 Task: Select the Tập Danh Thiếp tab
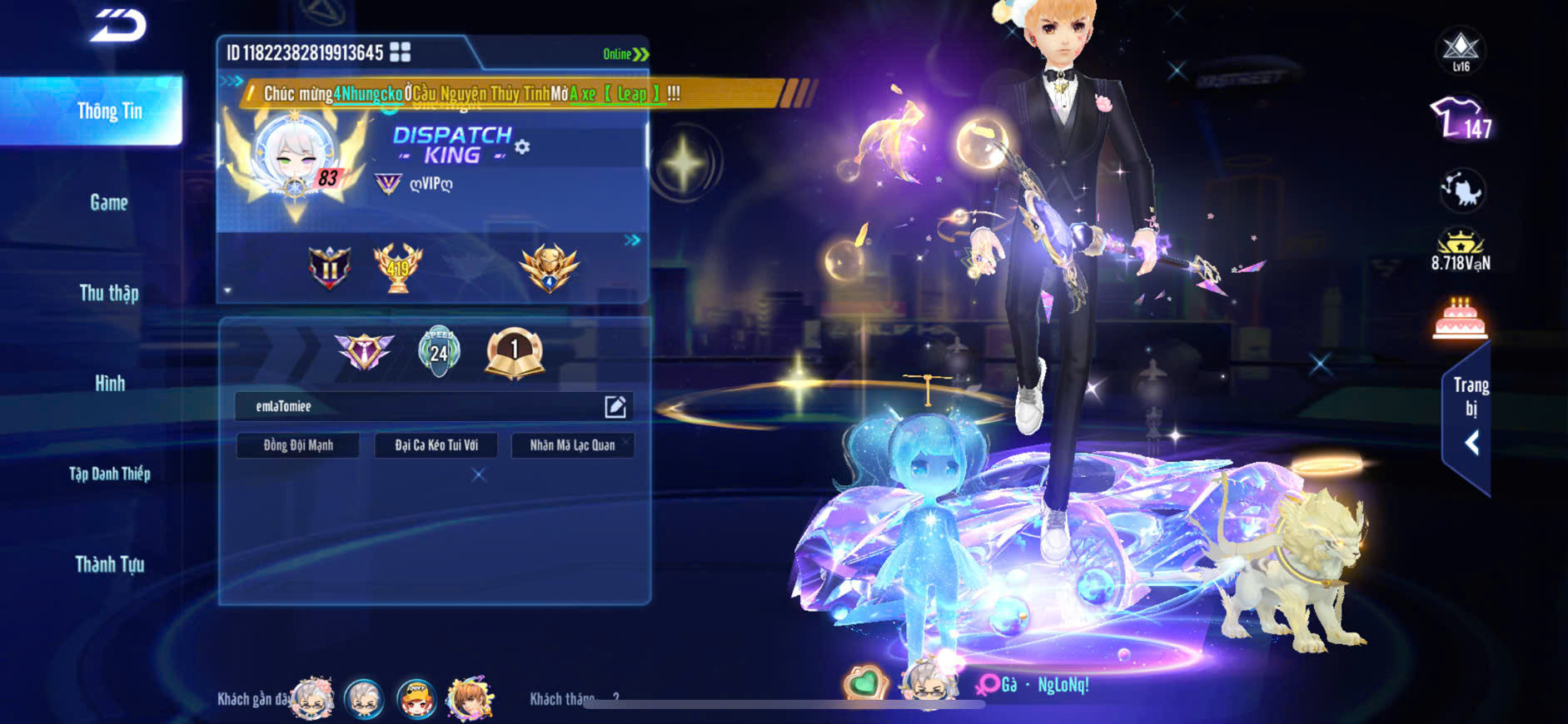(109, 474)
